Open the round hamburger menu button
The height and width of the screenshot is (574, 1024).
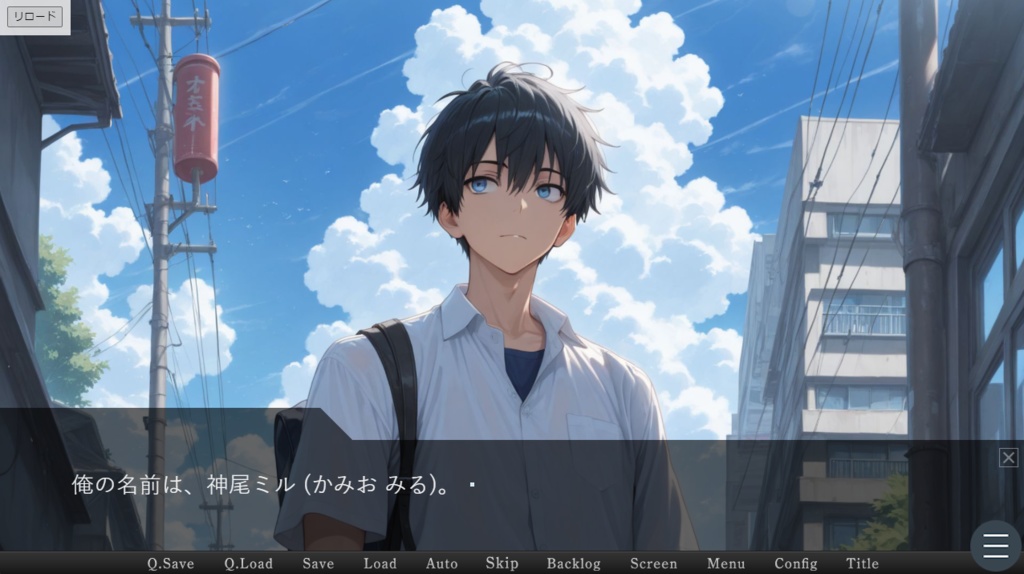coord(995,545)
